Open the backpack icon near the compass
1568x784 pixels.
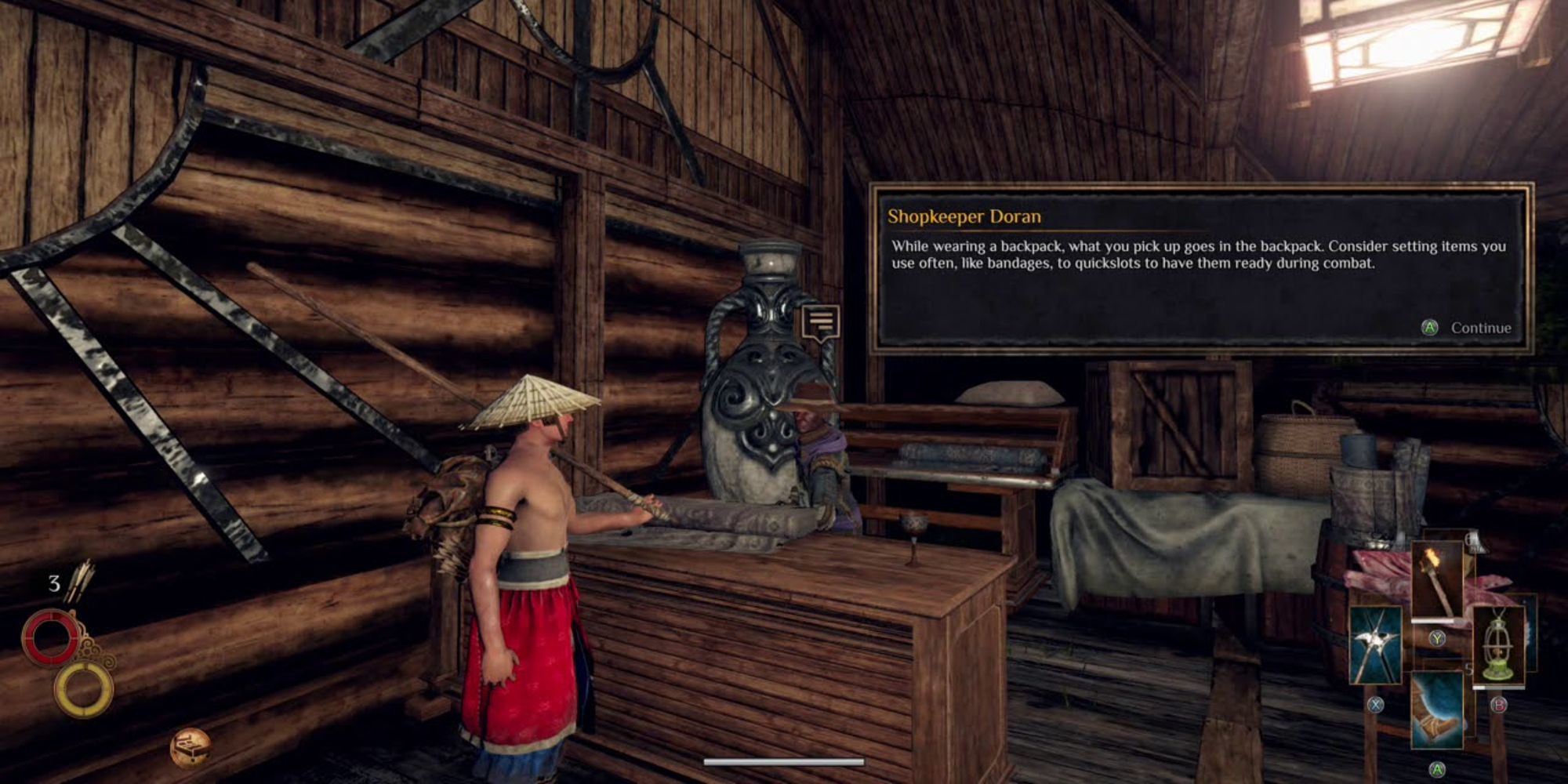coord(192,749)
